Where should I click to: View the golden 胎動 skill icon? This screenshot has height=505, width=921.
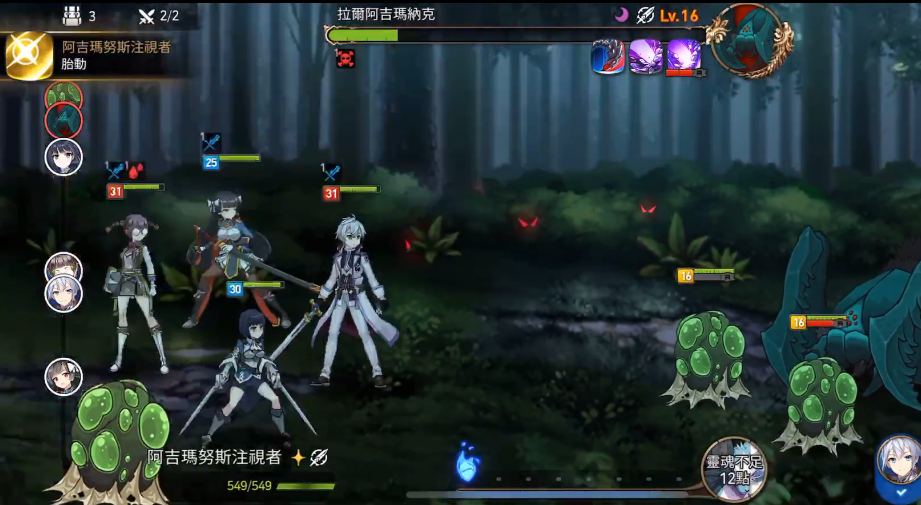point(29,56)
